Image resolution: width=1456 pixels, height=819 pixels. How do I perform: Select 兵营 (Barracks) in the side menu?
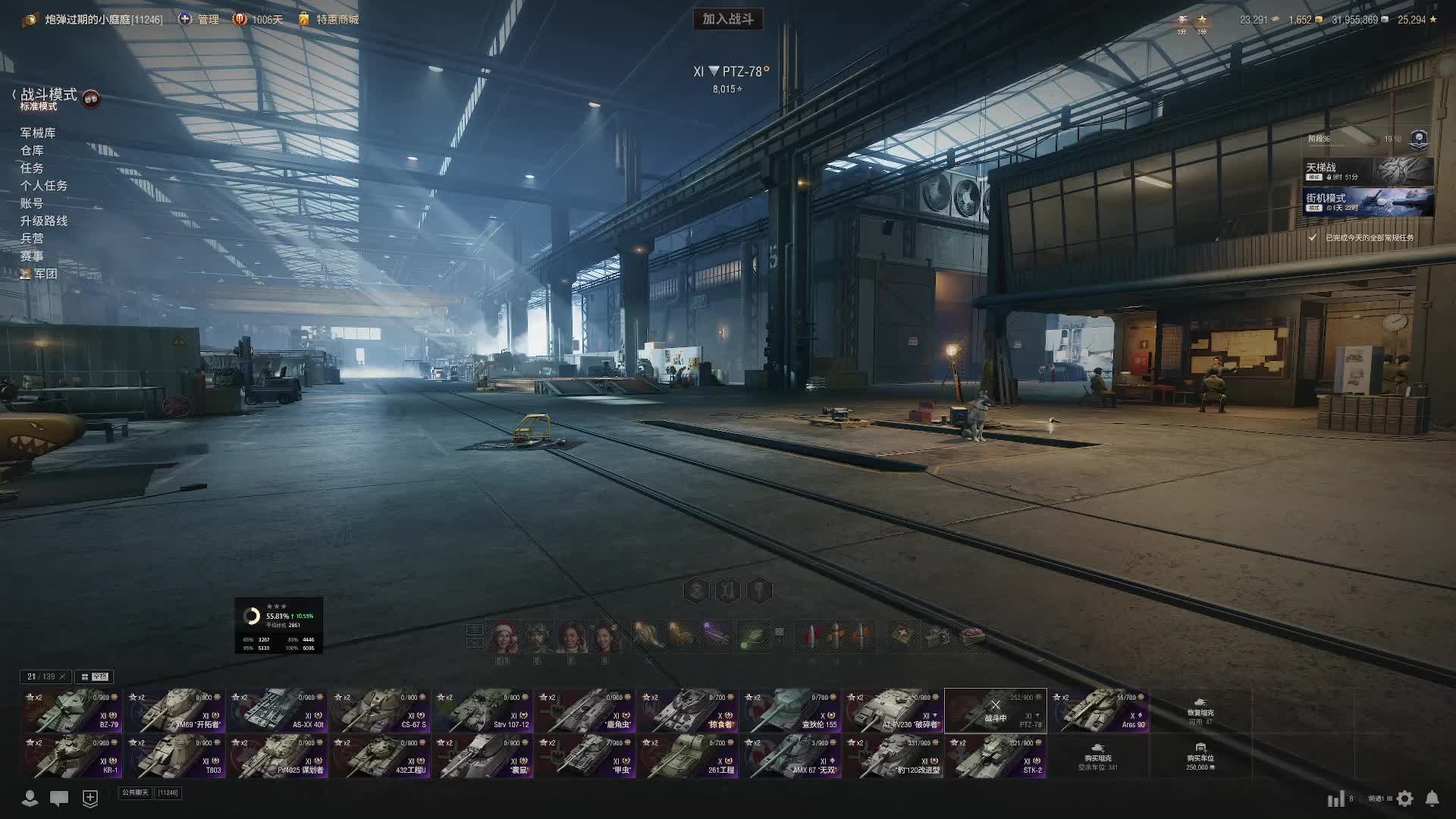click(x=32, y=238)
